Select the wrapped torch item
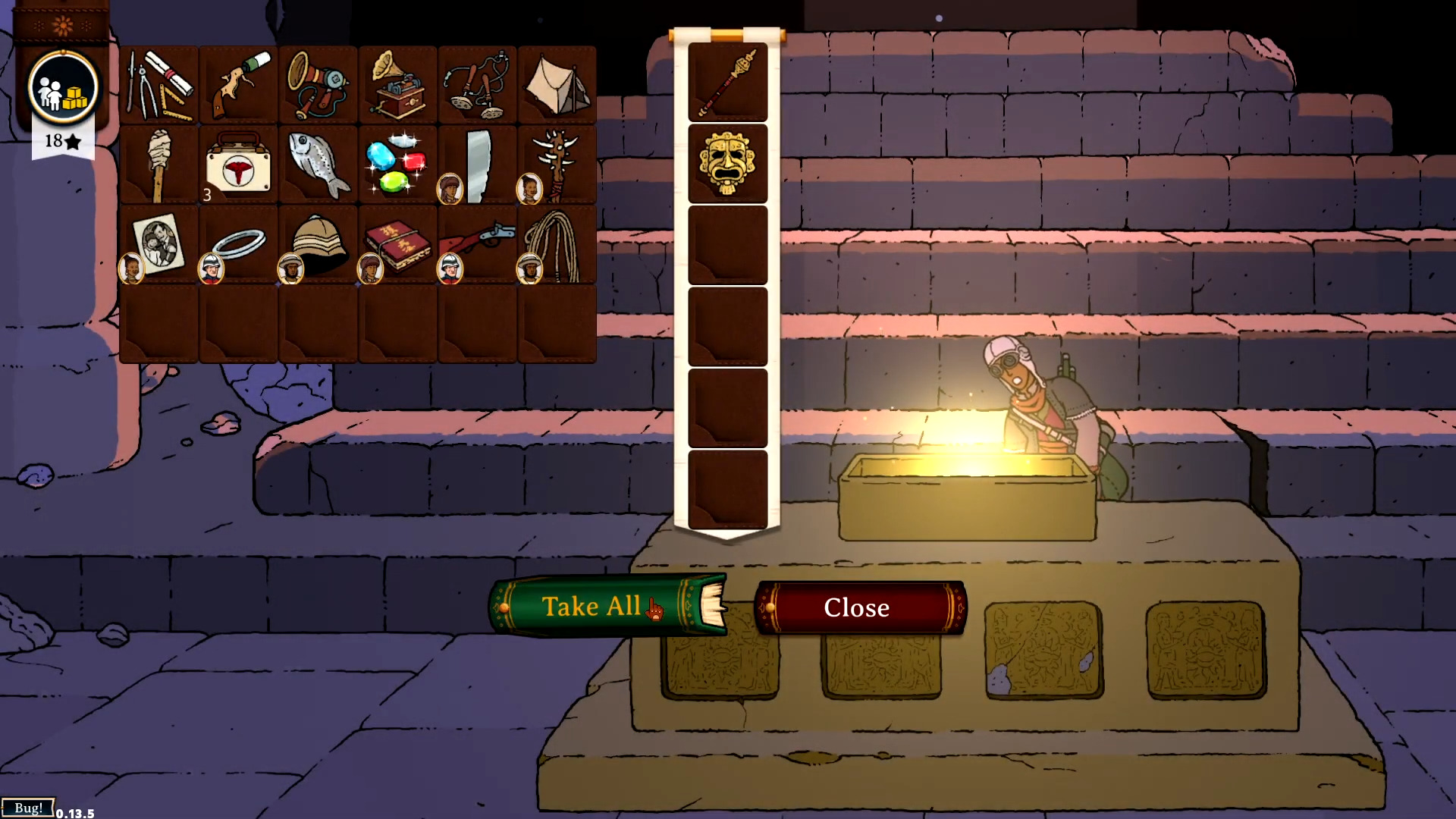This screenshot has height=819, width=1456. (x=159, y=165)
